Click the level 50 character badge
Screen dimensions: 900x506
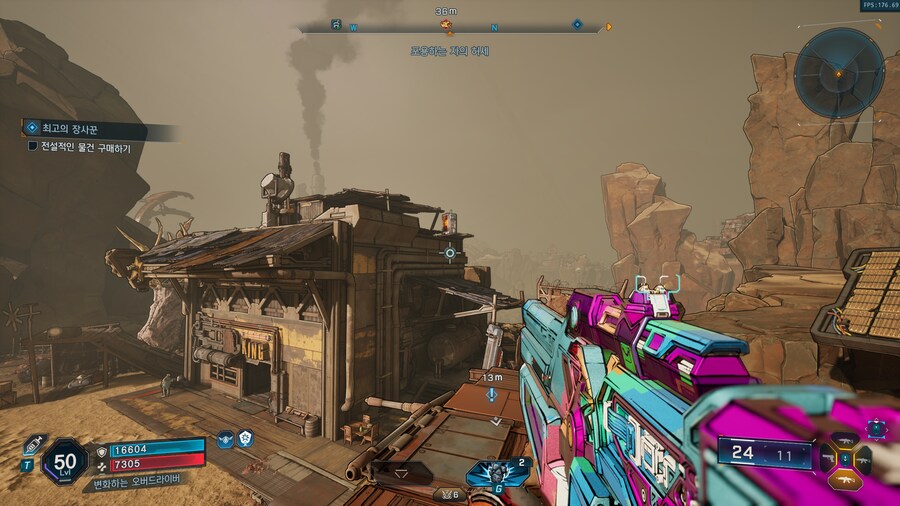(65, 463)
